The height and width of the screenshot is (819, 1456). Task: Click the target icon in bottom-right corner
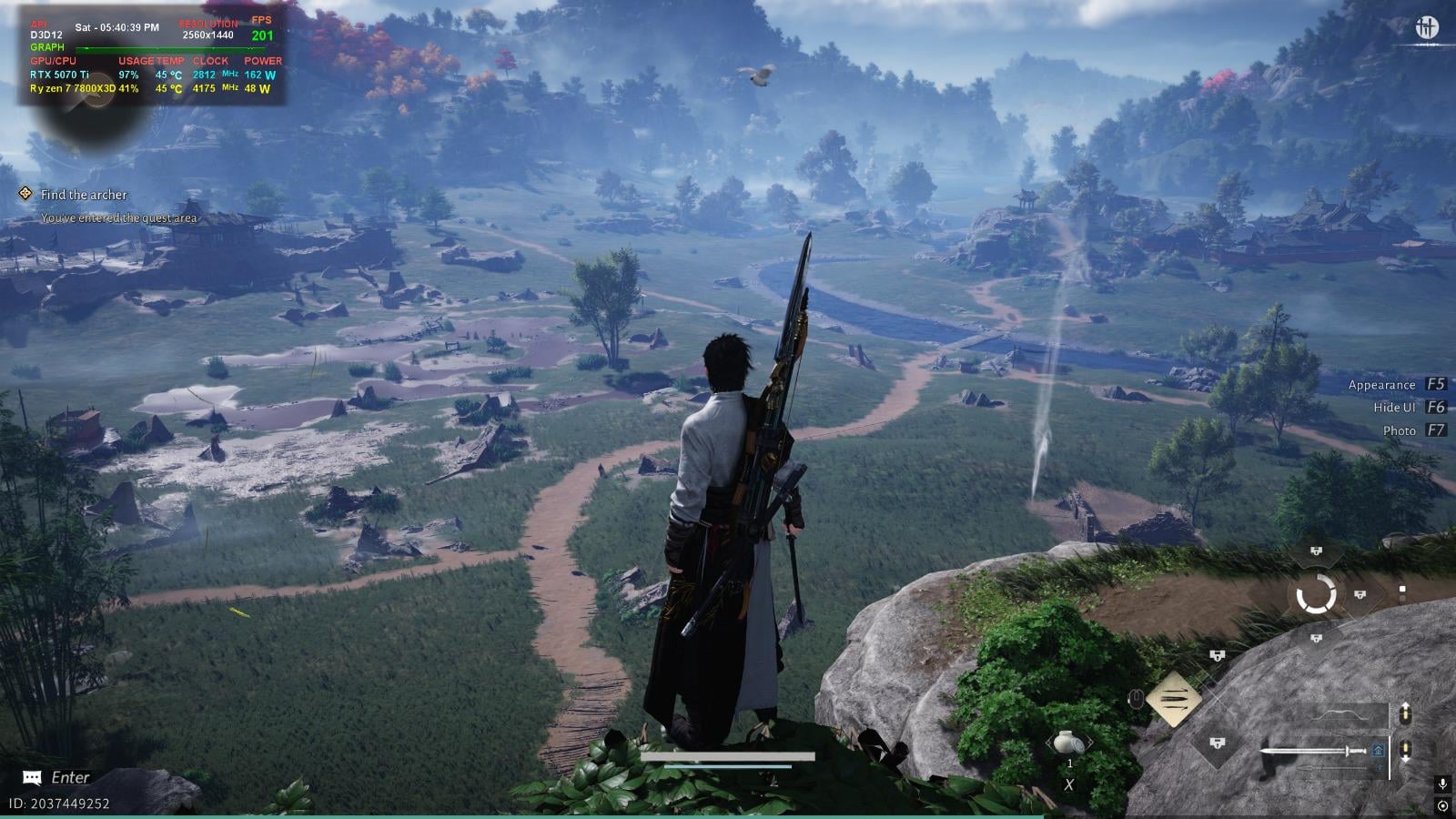(1442, 805)
